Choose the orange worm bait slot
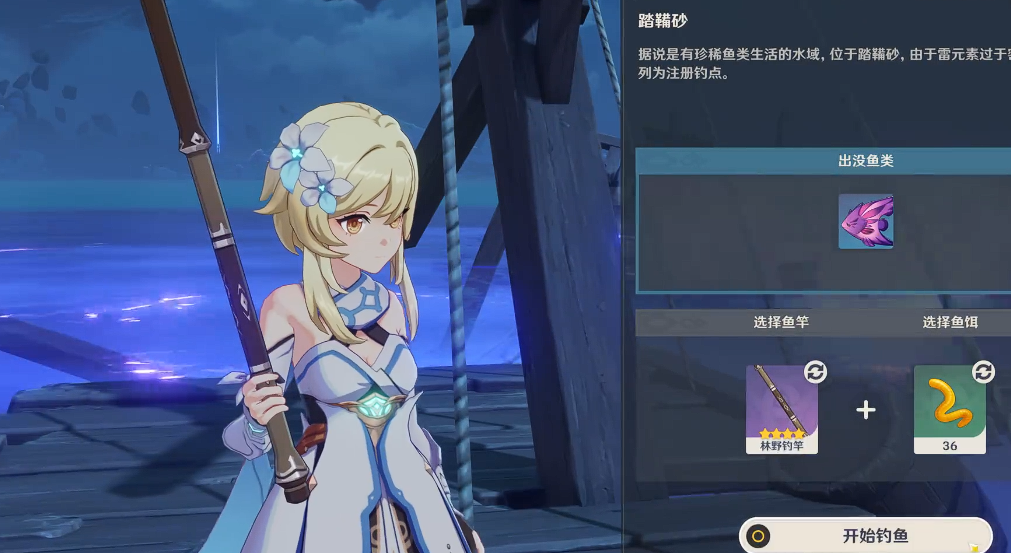Screen dimensions: 1011x553 coord(949,408)
